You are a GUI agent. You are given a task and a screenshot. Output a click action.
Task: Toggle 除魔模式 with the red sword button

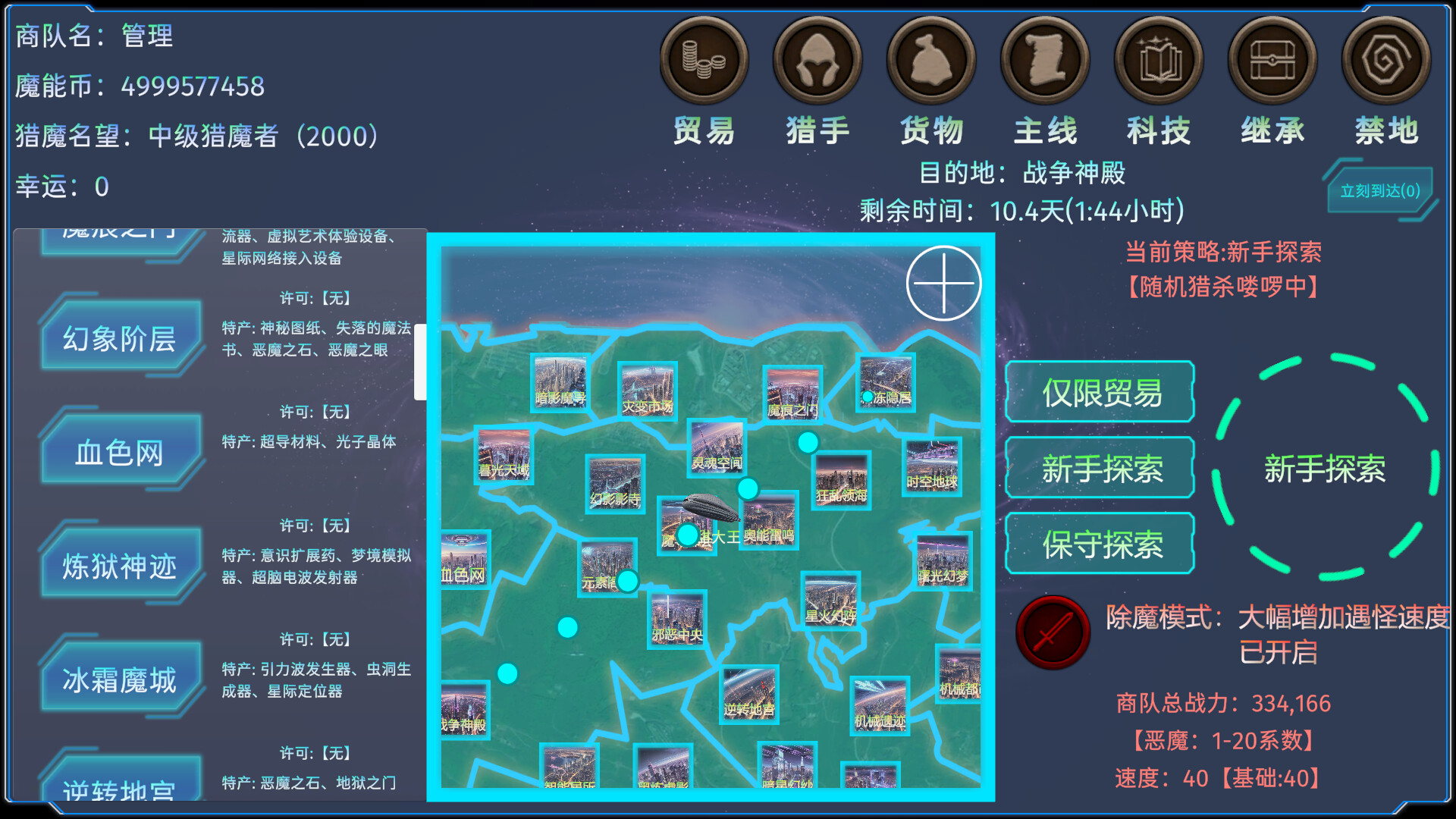point(1053,633)
